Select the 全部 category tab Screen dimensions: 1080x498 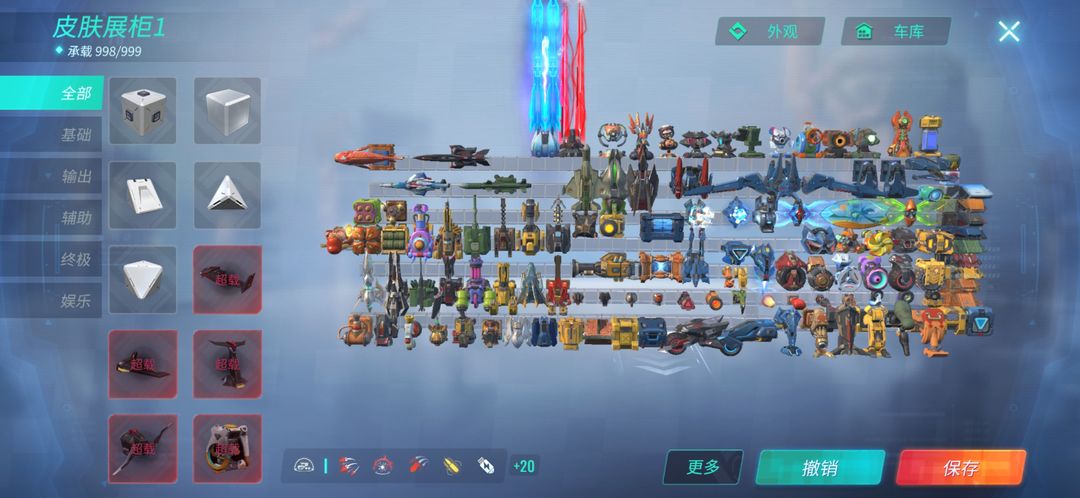75,93
